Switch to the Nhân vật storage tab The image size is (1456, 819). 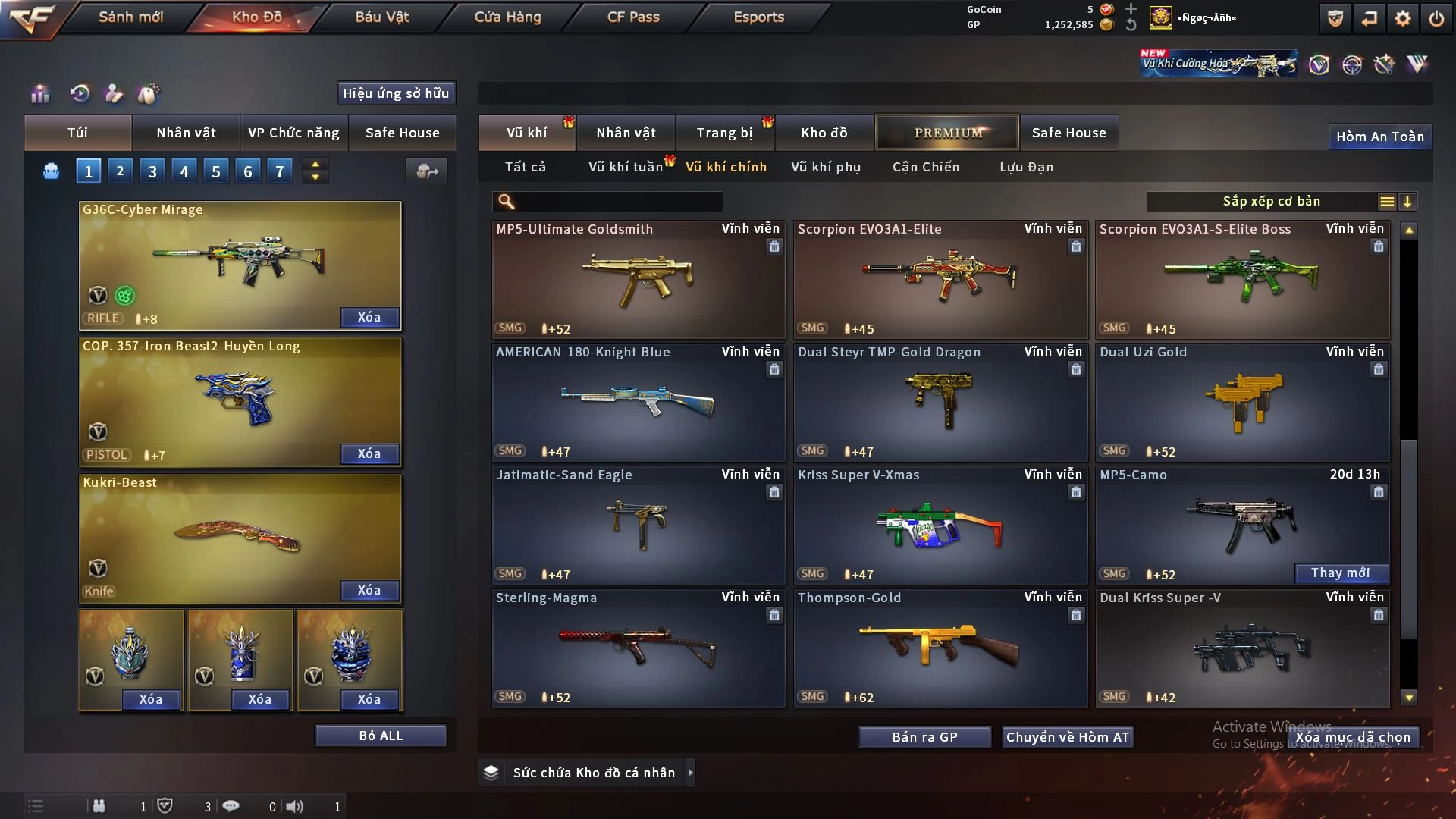click(626, 133)
